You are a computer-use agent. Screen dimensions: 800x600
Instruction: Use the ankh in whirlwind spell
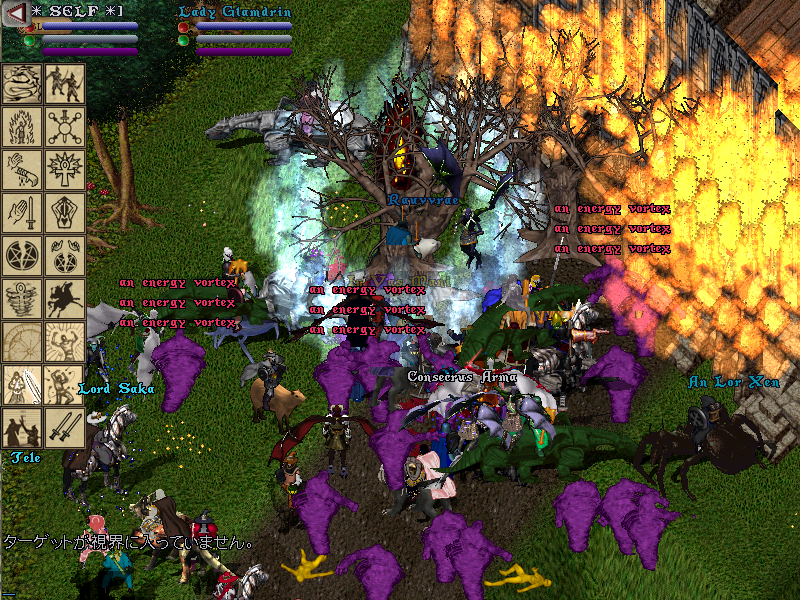tap(22, 298)
